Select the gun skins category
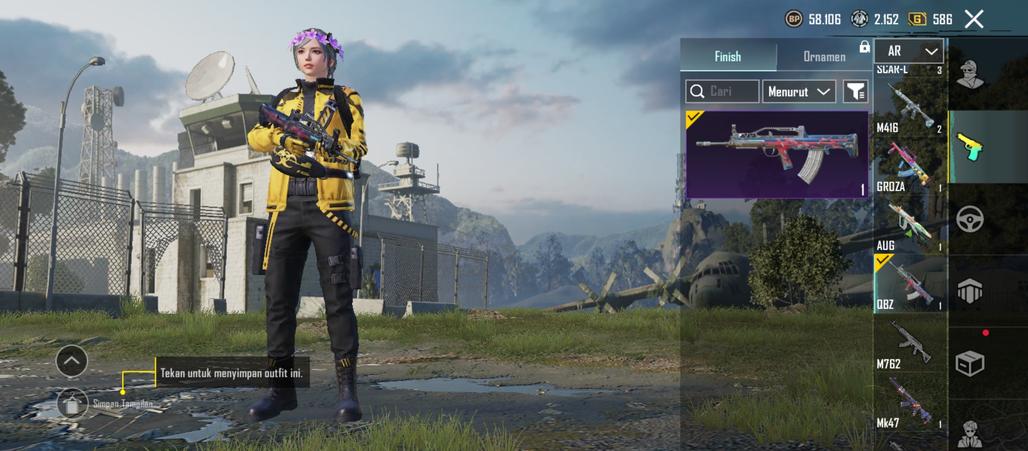 pos(970,145)
